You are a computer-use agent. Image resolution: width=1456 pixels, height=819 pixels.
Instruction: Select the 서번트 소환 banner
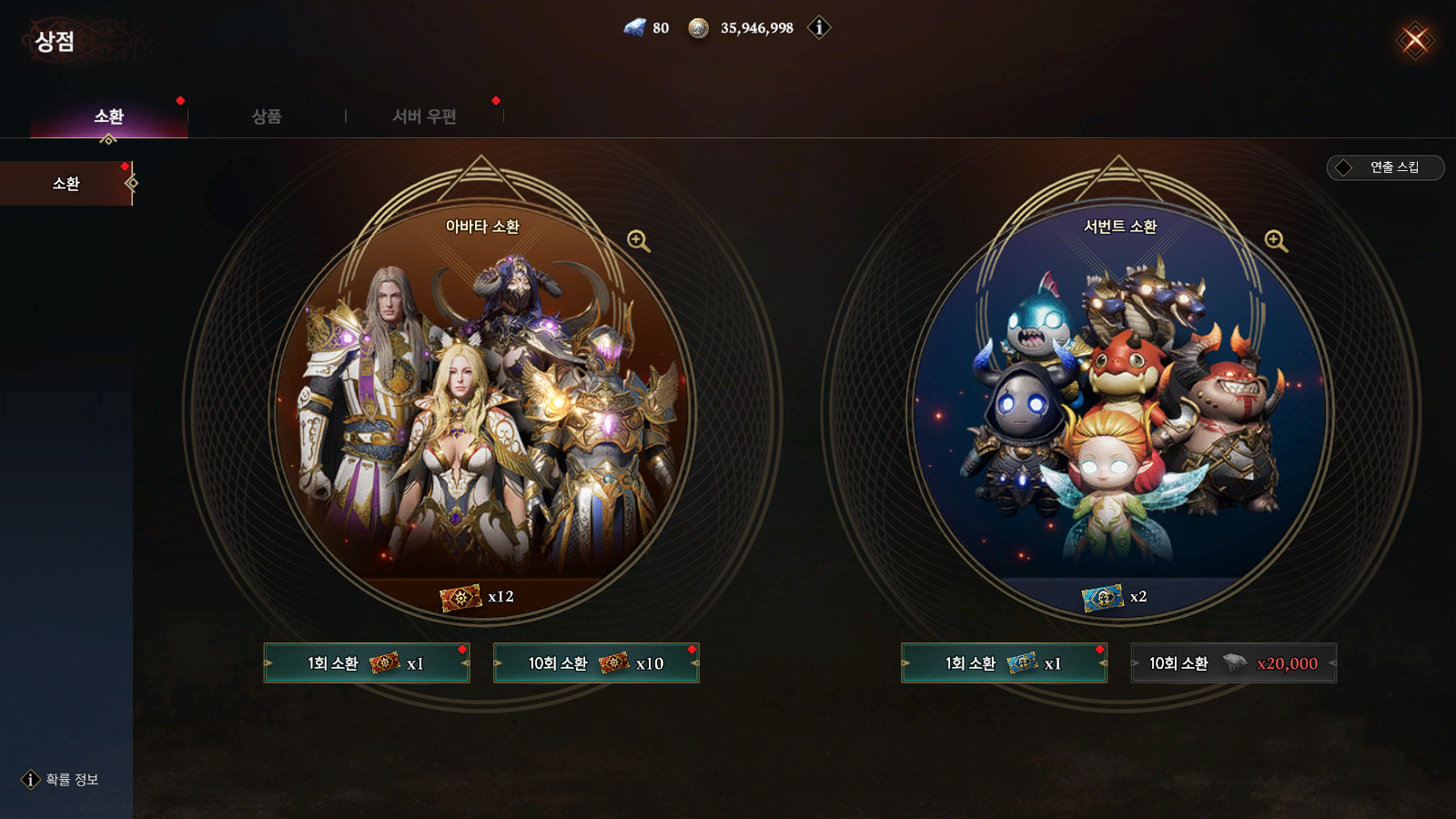click(1119, 409)
